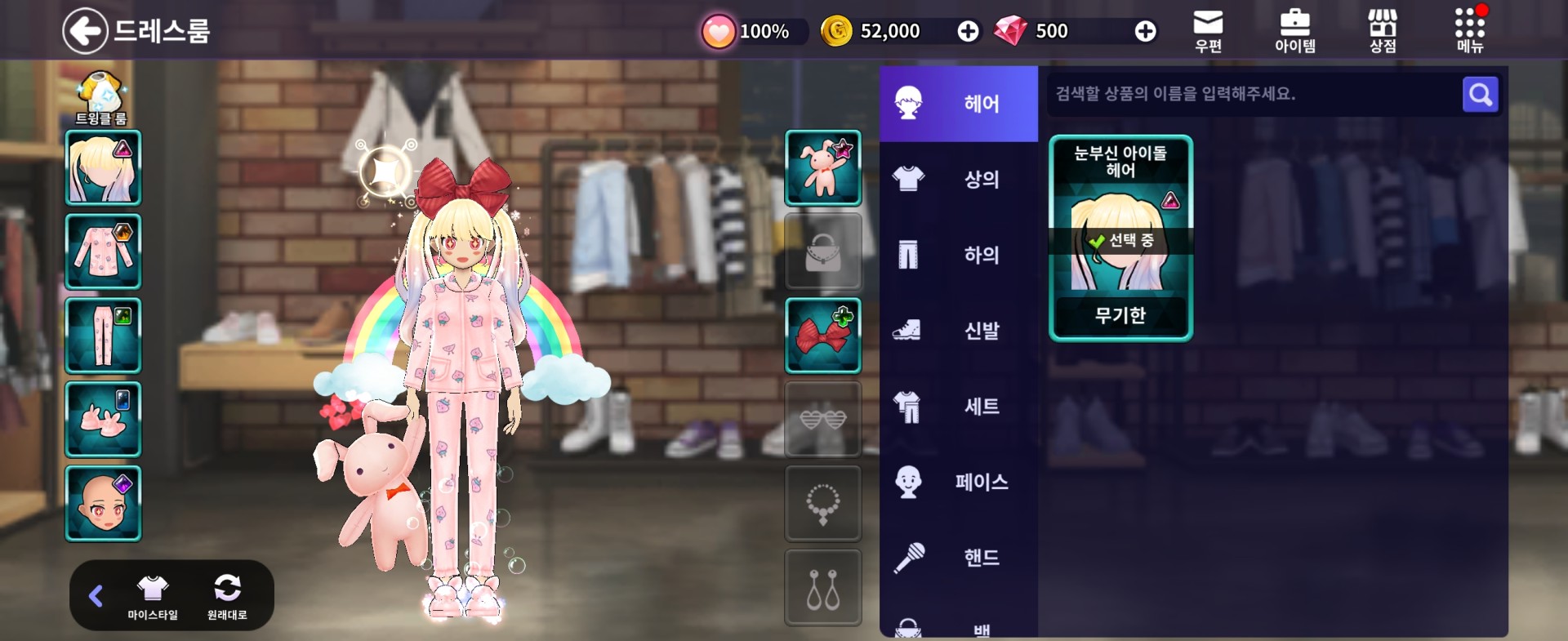Select the 헤어 category tab
This screenshot has height=641, width=1568.
tap(959, 104)
